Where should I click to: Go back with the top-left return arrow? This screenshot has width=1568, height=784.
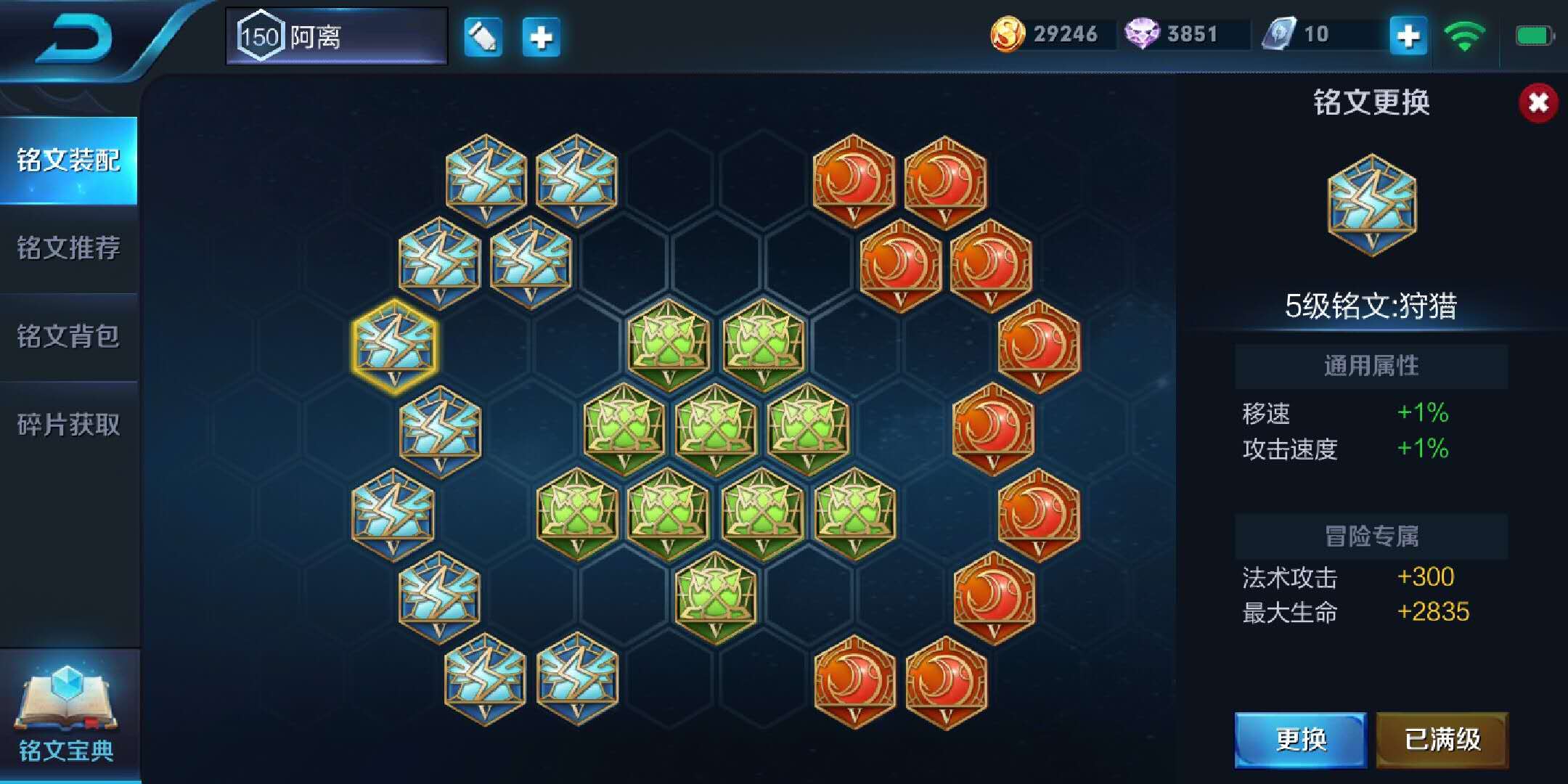coord(76,38)
